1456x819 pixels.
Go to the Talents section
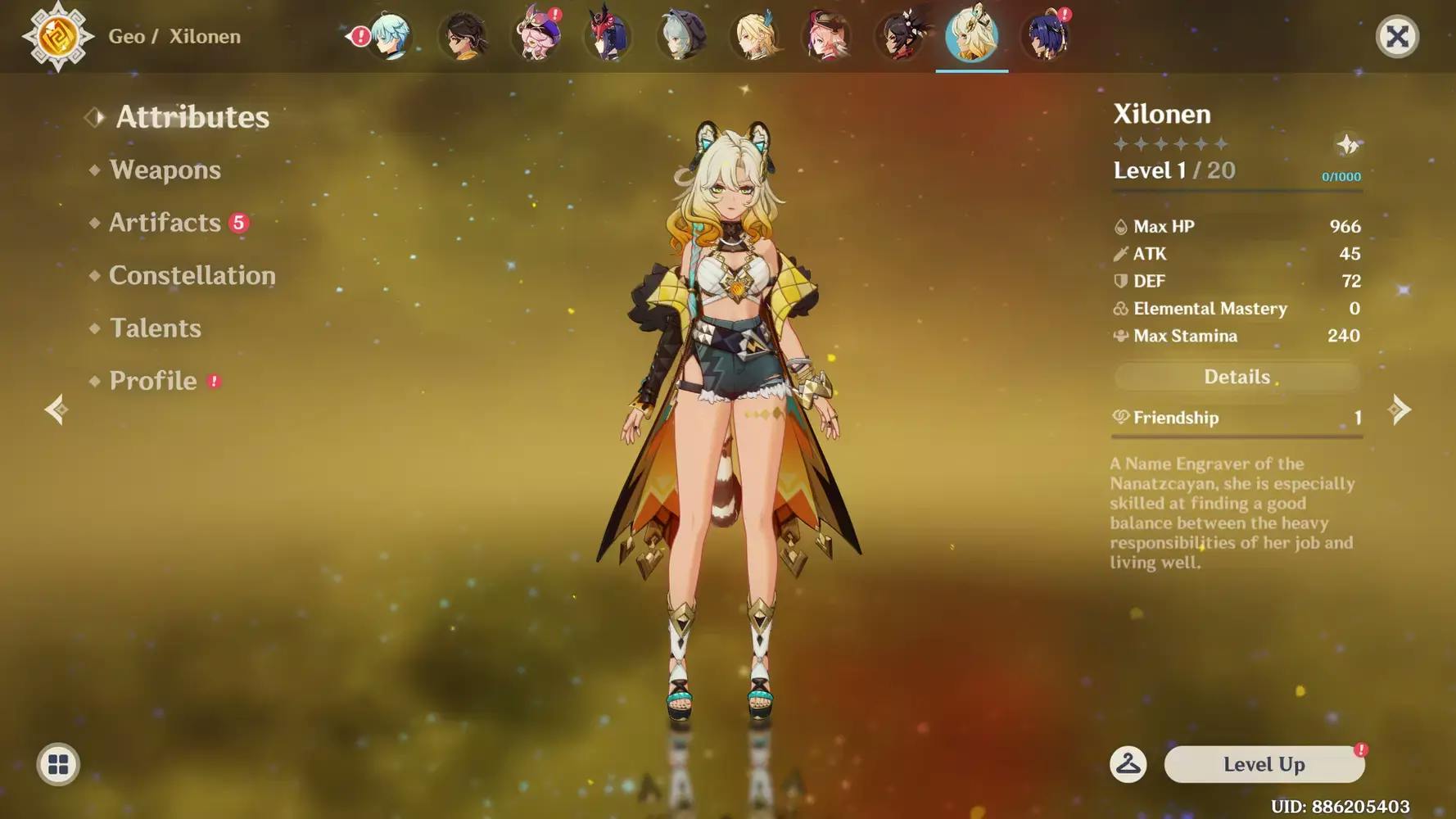pos(155,328)
